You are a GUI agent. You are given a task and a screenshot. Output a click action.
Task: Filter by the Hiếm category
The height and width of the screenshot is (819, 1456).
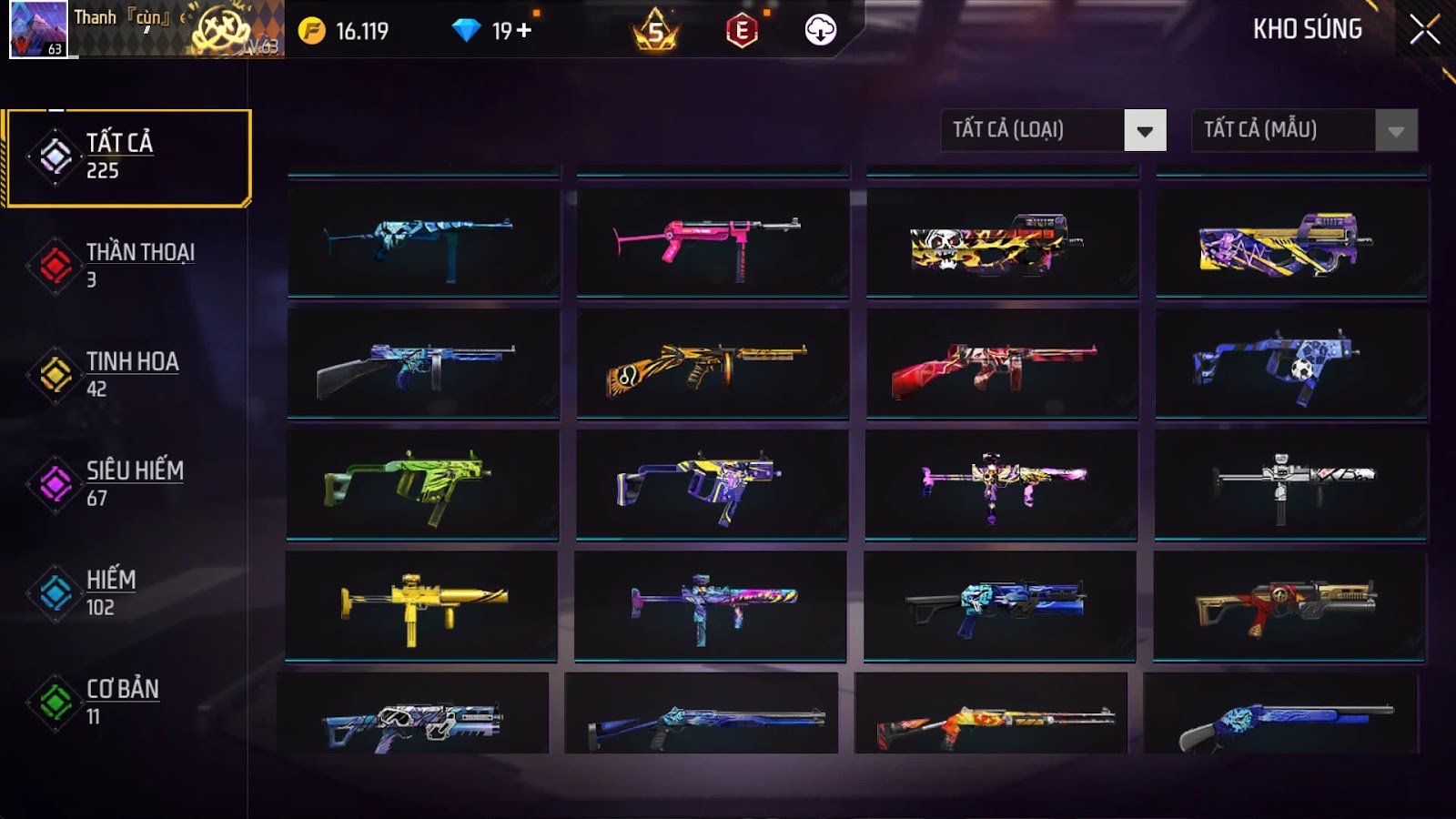coord(128,592)
